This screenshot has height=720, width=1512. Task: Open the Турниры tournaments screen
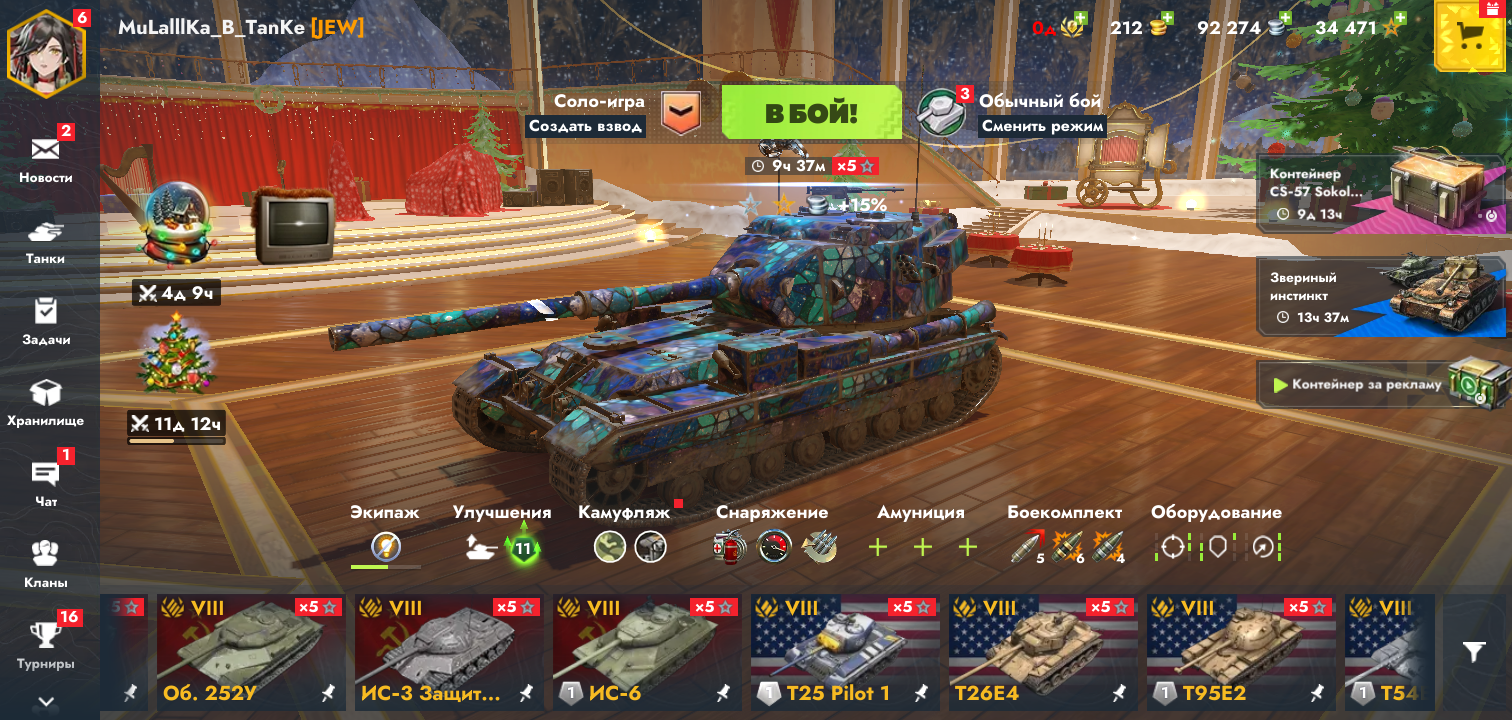pos(46,644)
